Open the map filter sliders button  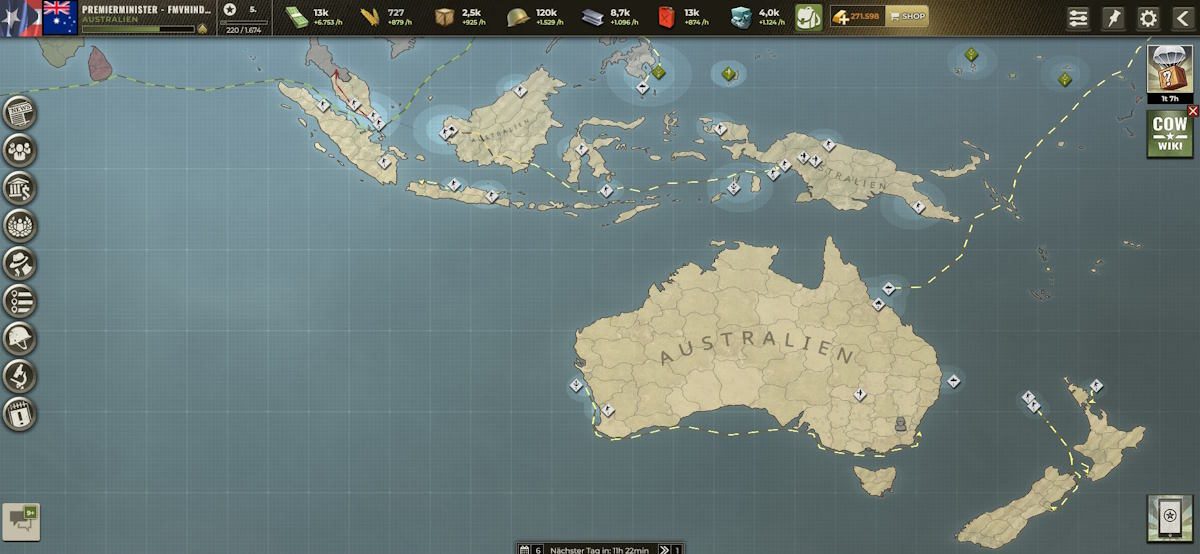tap(1078, 18)
